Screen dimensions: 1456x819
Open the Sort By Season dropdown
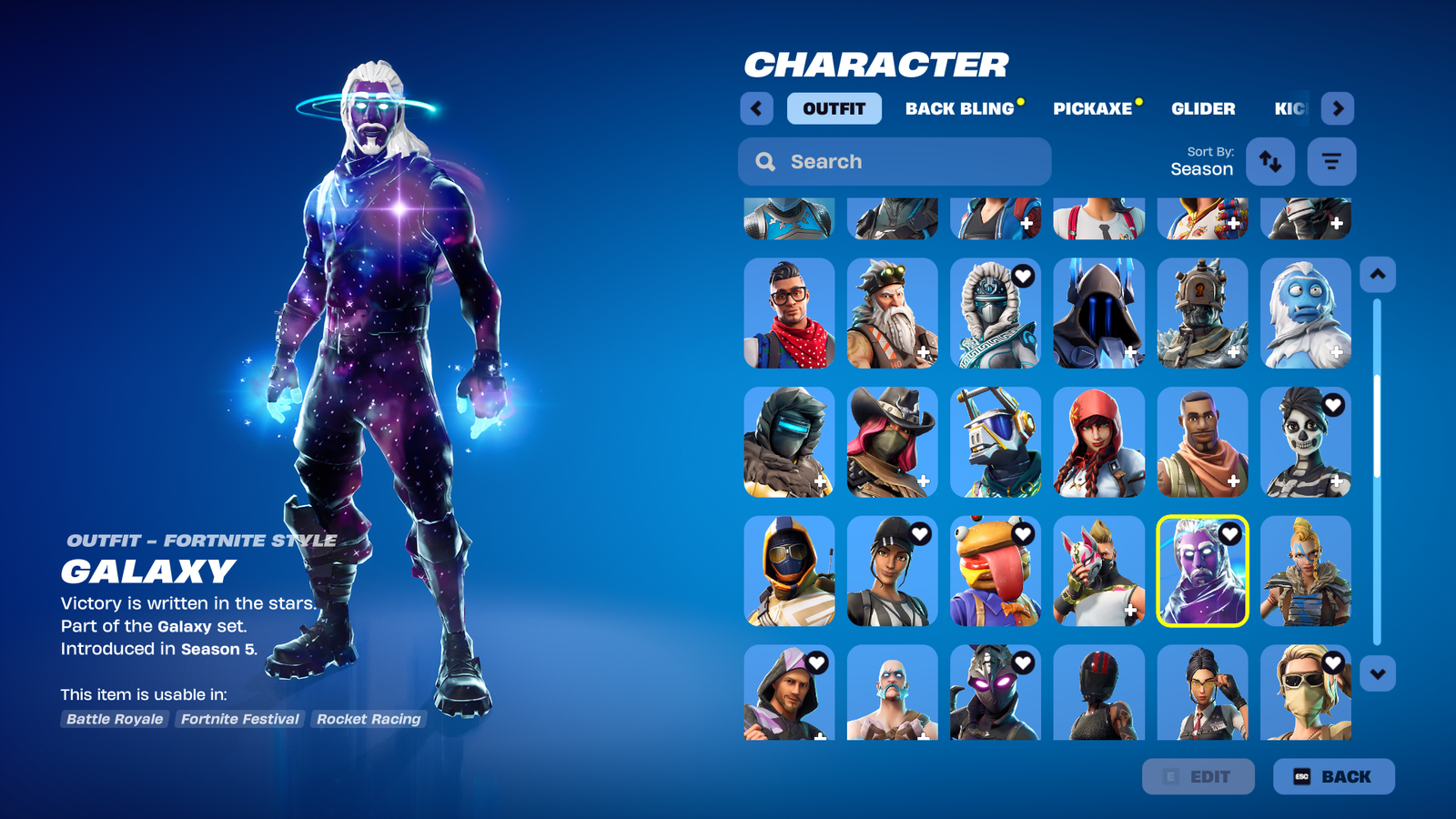(1202, 162)
